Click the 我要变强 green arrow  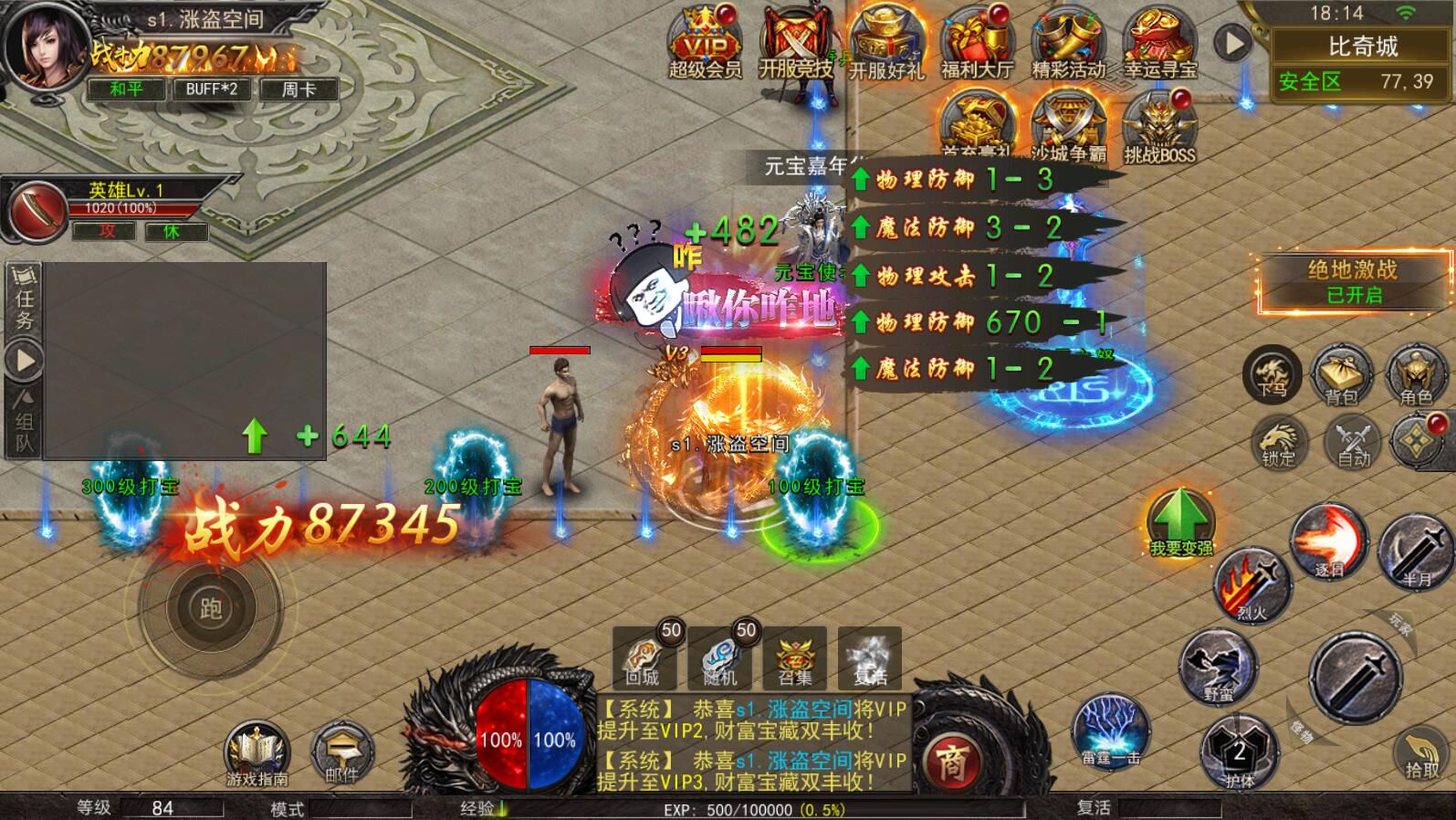click(1180, 520)
